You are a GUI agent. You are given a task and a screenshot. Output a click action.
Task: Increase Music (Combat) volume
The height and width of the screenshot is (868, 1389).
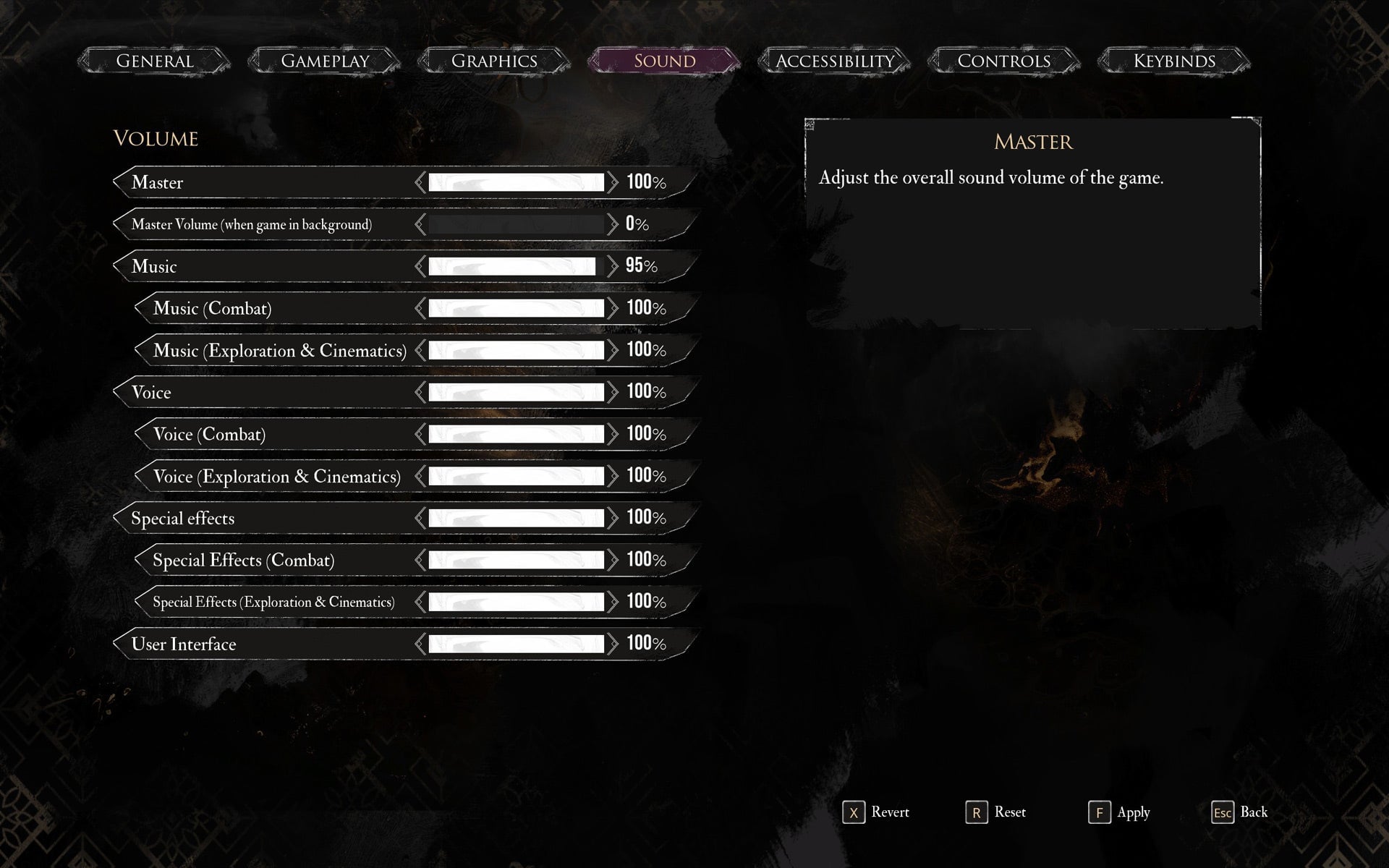614,307
